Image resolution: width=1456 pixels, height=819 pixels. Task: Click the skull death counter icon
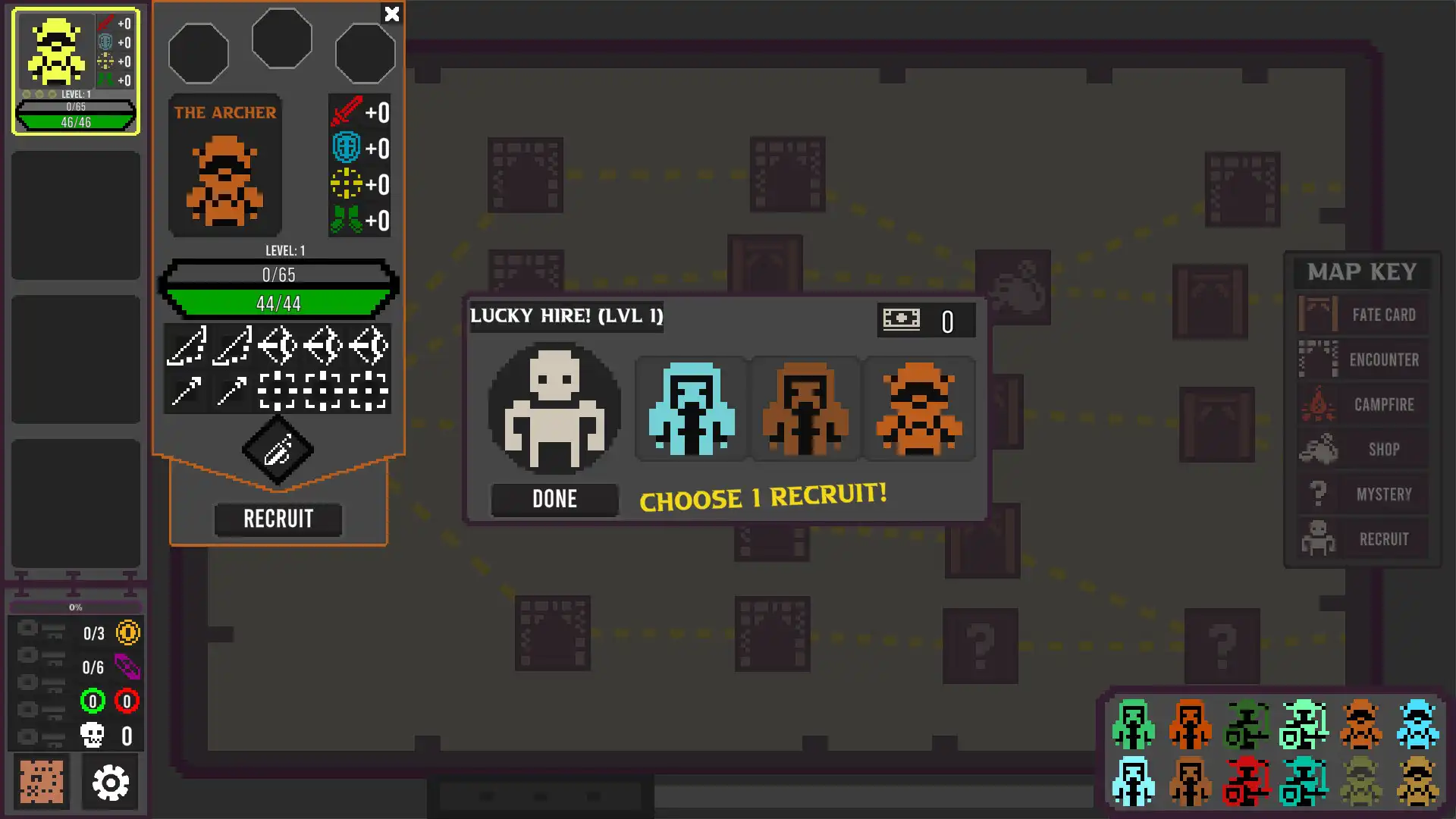pyautogui.click(x=93, y=734)
